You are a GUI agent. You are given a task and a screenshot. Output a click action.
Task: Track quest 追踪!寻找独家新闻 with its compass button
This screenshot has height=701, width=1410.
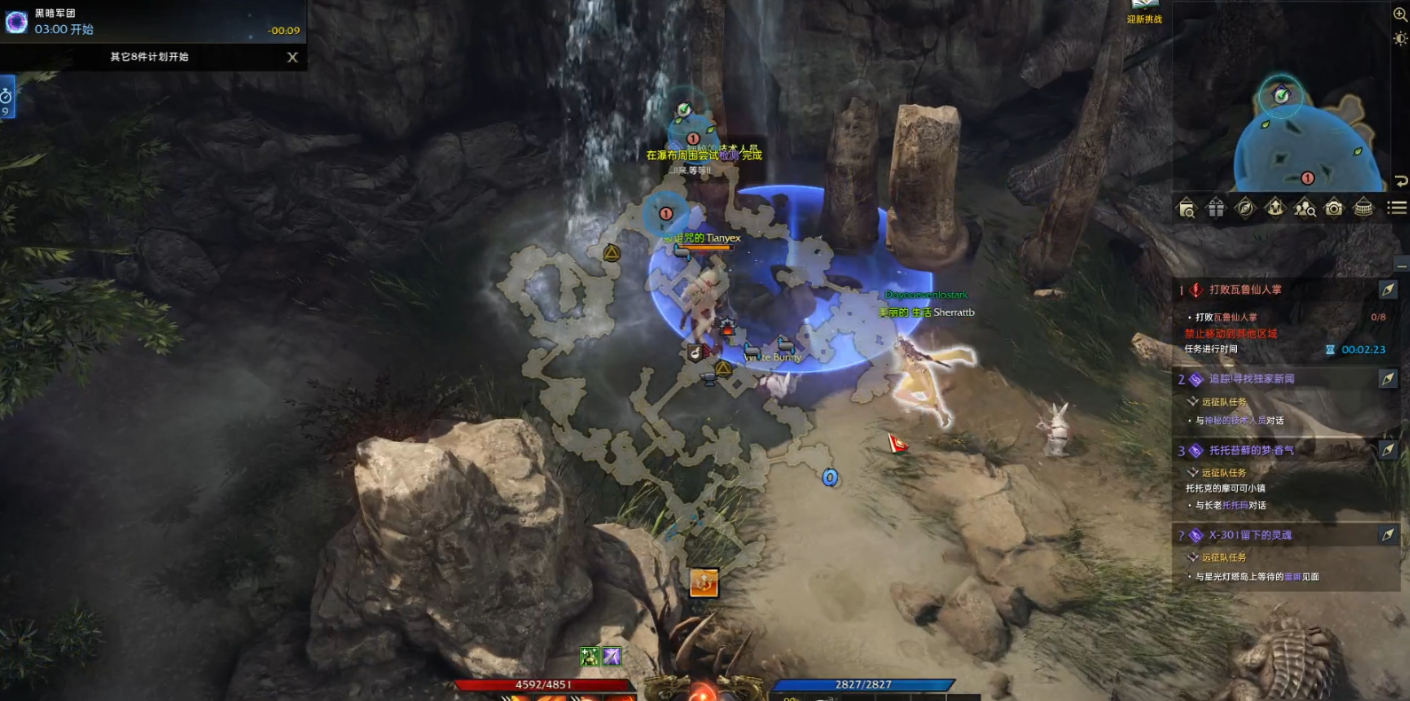coord(1388,379)
